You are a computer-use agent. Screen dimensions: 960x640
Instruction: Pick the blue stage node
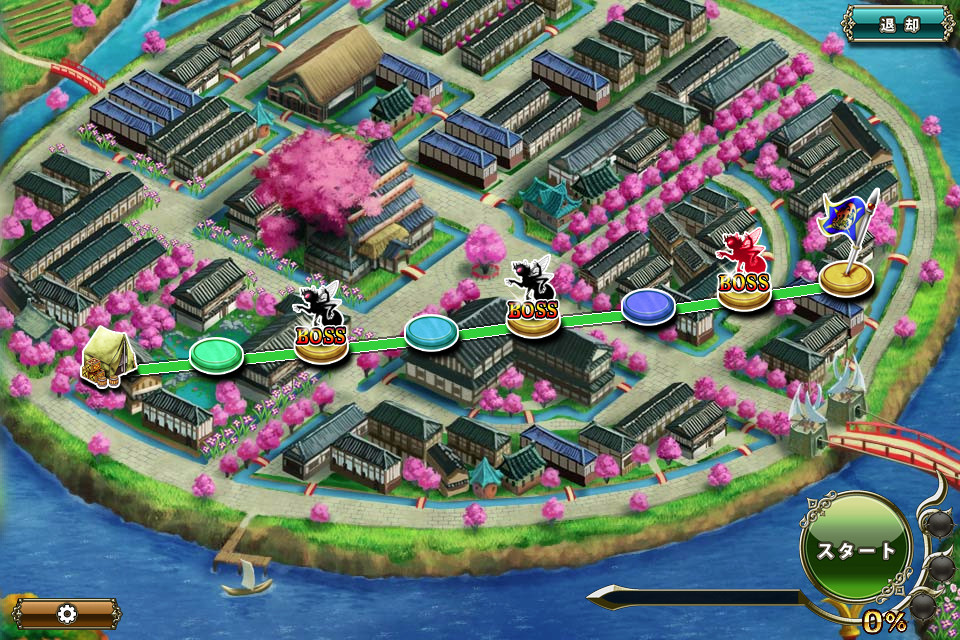coord(648,307)
